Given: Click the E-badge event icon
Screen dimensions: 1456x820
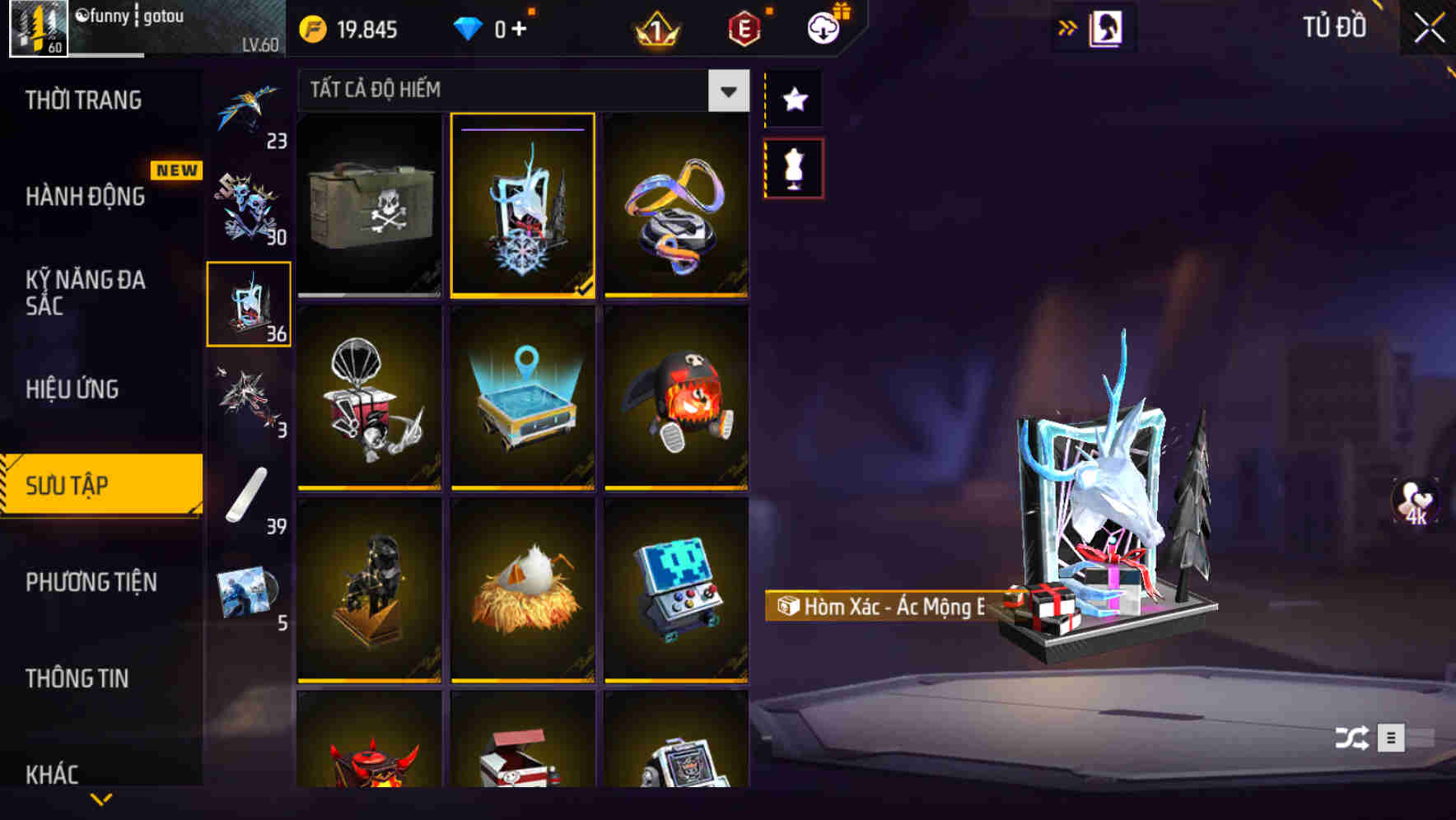Looking at the screenshot, I should point(744,28).
